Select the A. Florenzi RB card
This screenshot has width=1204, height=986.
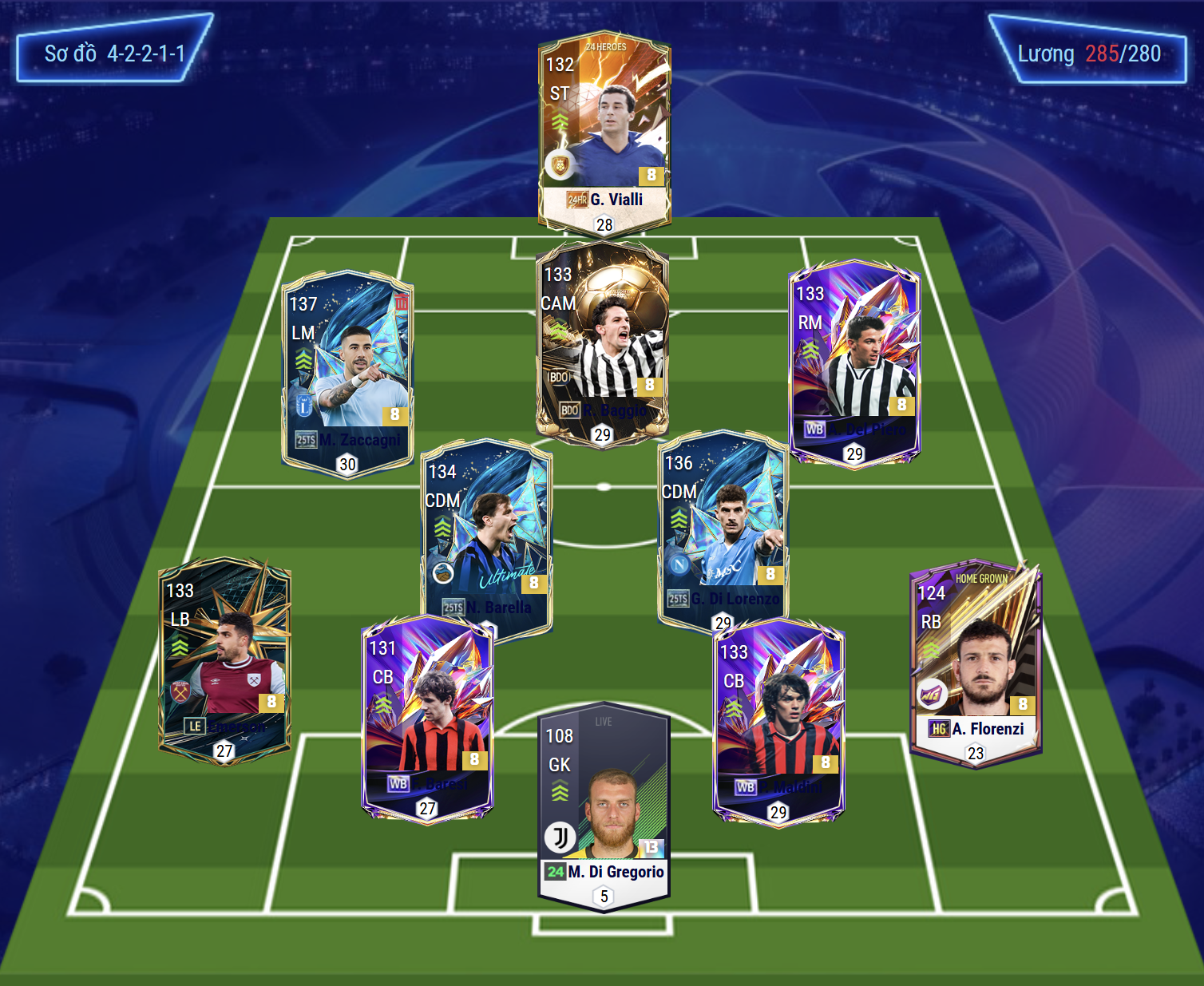click(976, 663)
